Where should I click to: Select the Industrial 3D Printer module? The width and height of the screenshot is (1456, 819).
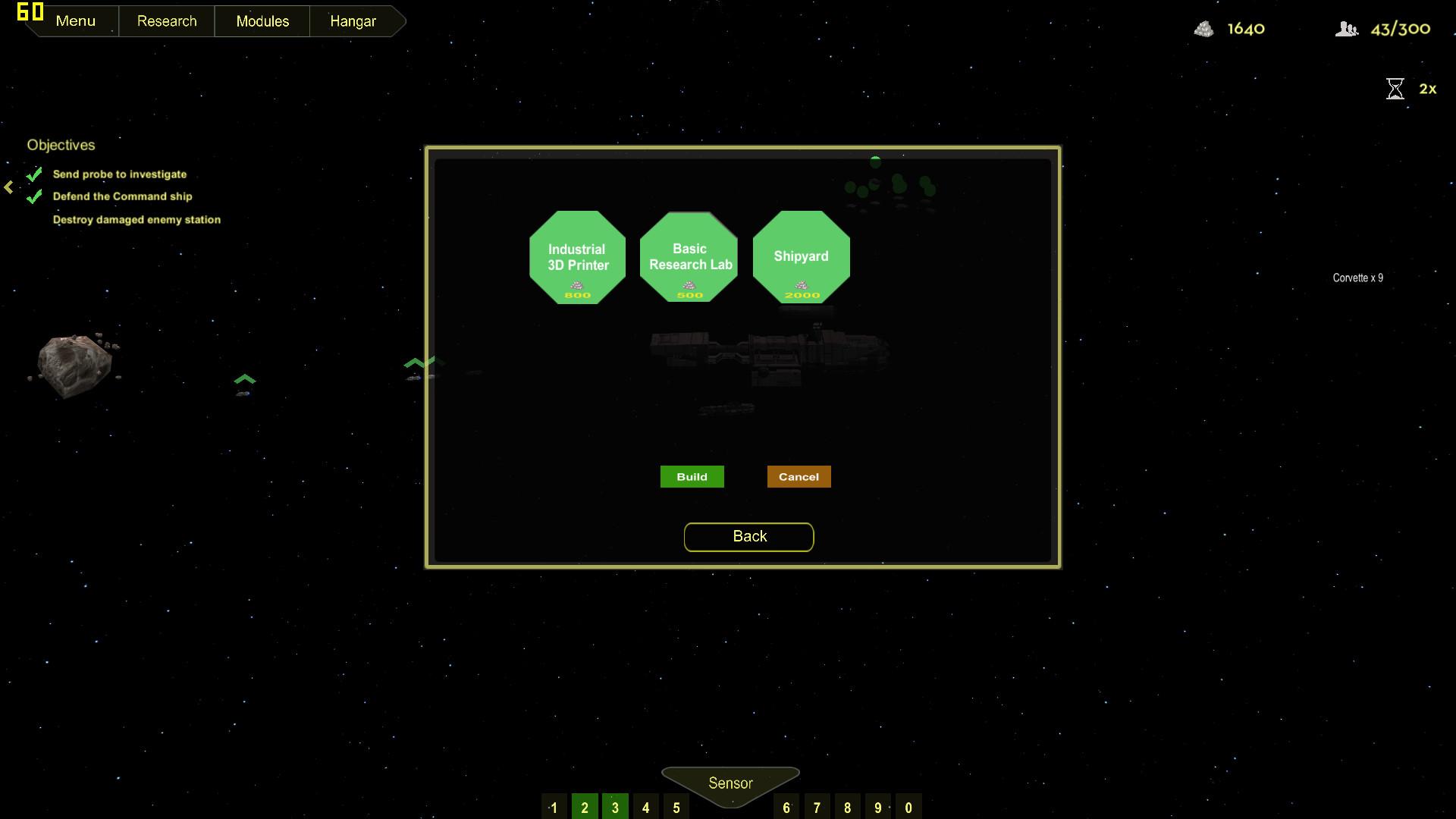click(x=577, y=257)
